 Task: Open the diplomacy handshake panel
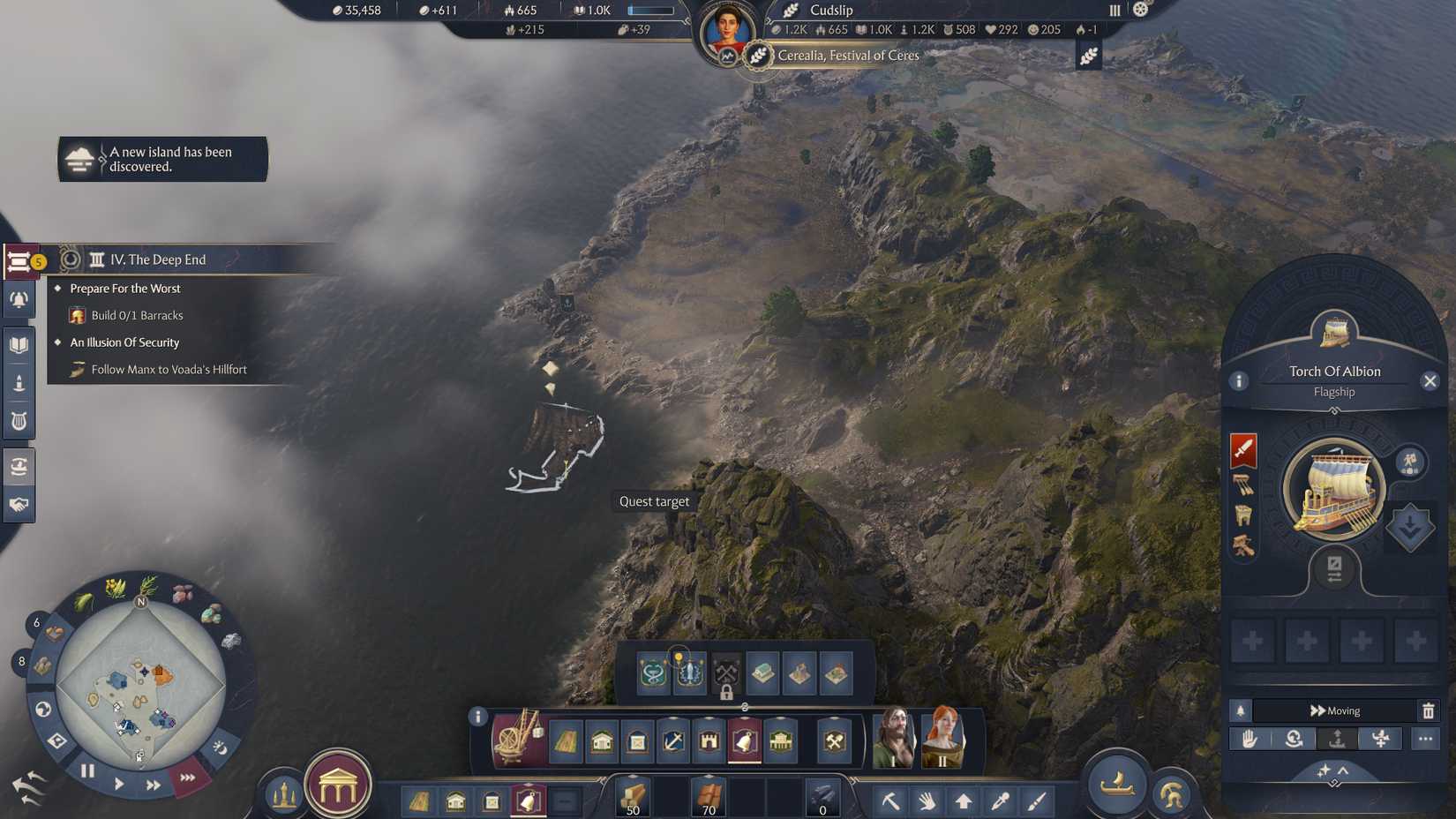tap(18, 506)
